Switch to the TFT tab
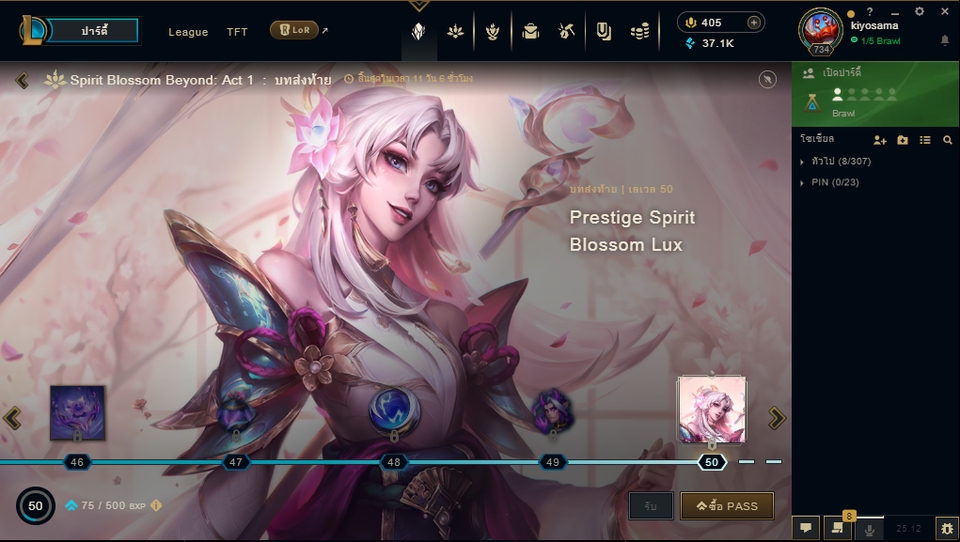 tap(237, 32)
